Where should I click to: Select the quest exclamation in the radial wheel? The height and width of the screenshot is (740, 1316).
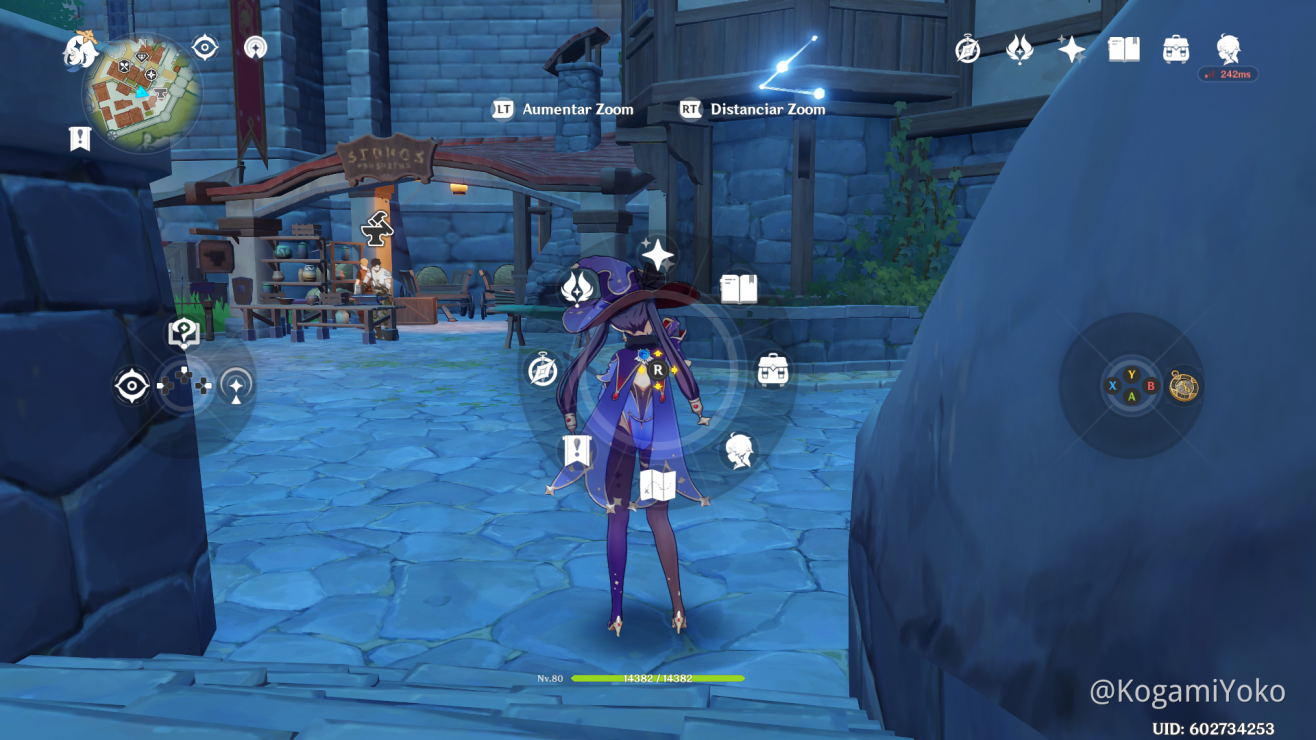pos(577,451)
